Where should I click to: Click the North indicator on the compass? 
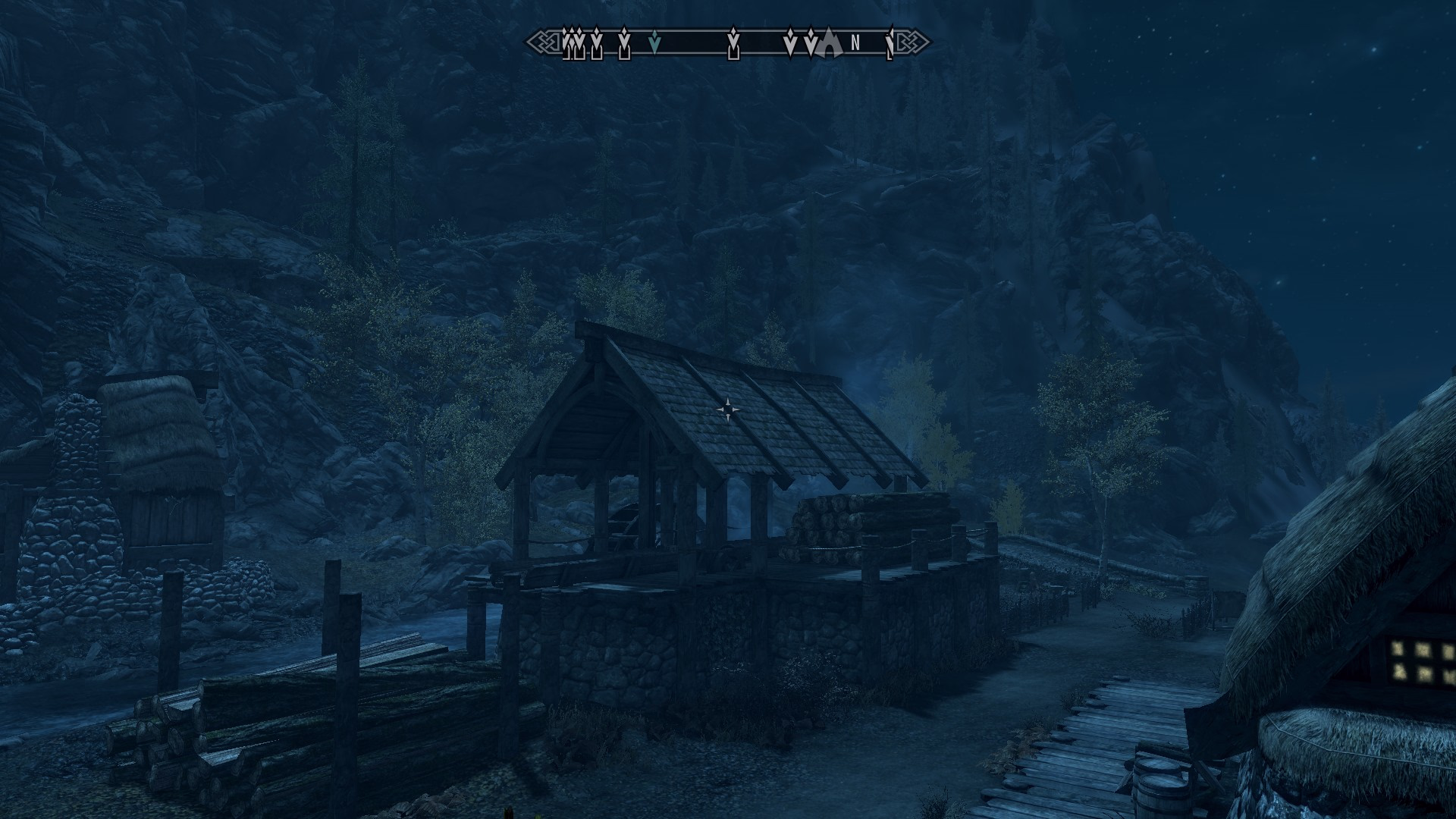[x=855, y=43]
